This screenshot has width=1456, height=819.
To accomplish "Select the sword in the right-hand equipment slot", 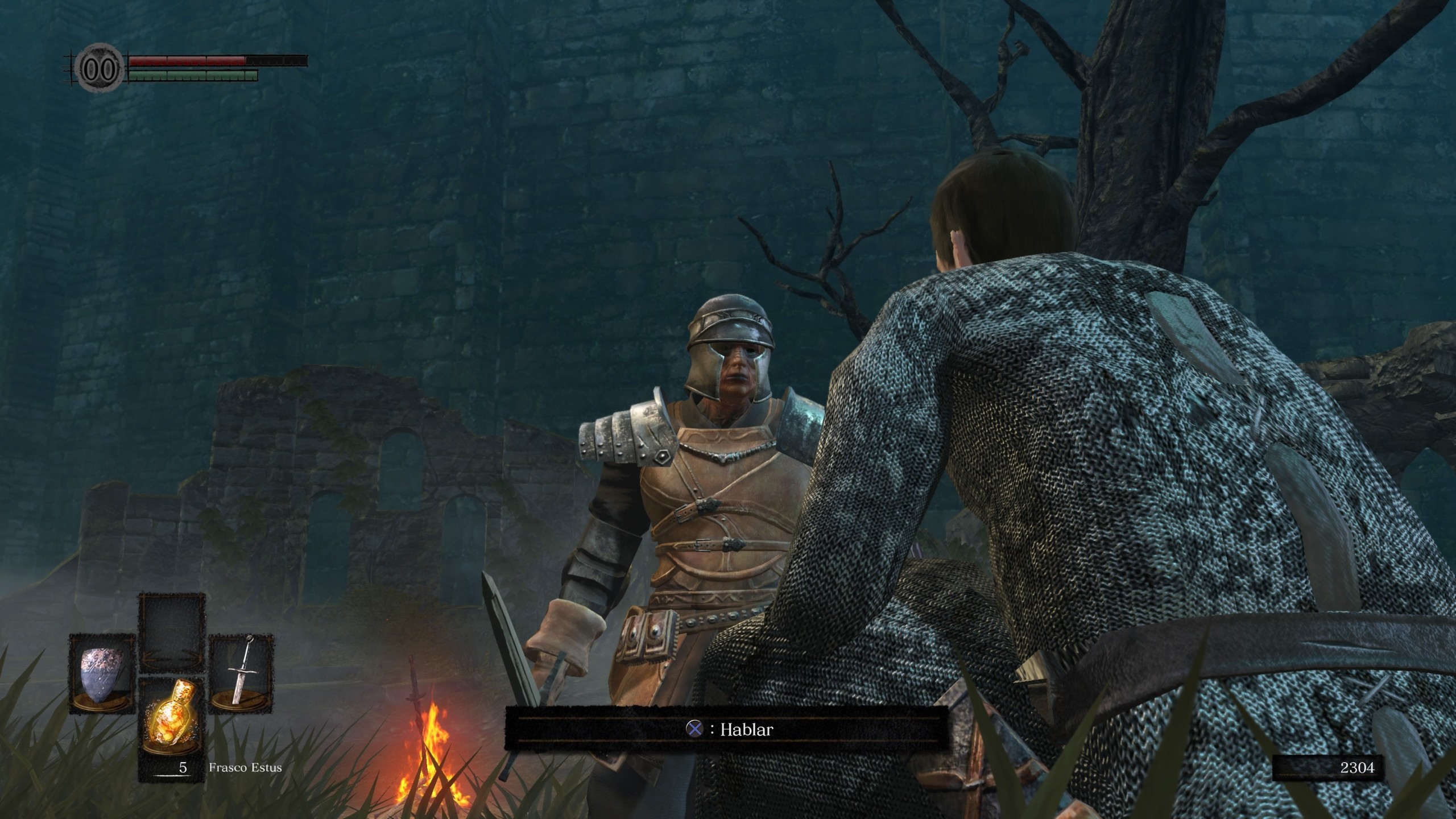I will [243, 671].
